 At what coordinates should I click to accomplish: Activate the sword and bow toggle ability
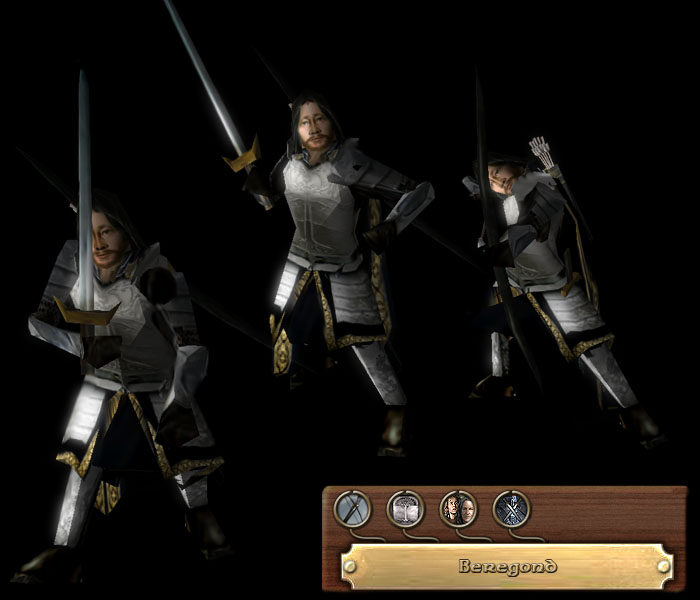tap(352, 509)
